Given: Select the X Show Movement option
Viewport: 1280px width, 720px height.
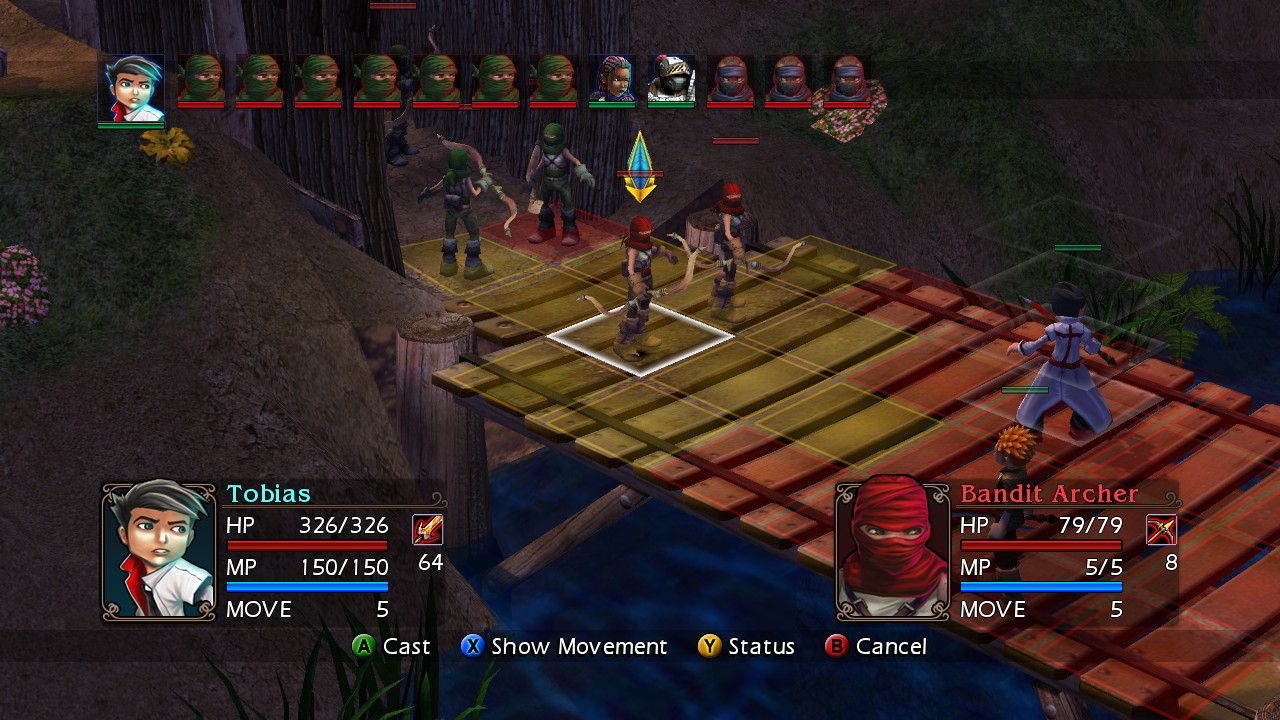Looking at the screenshot, I should click(x=565, y=647).
